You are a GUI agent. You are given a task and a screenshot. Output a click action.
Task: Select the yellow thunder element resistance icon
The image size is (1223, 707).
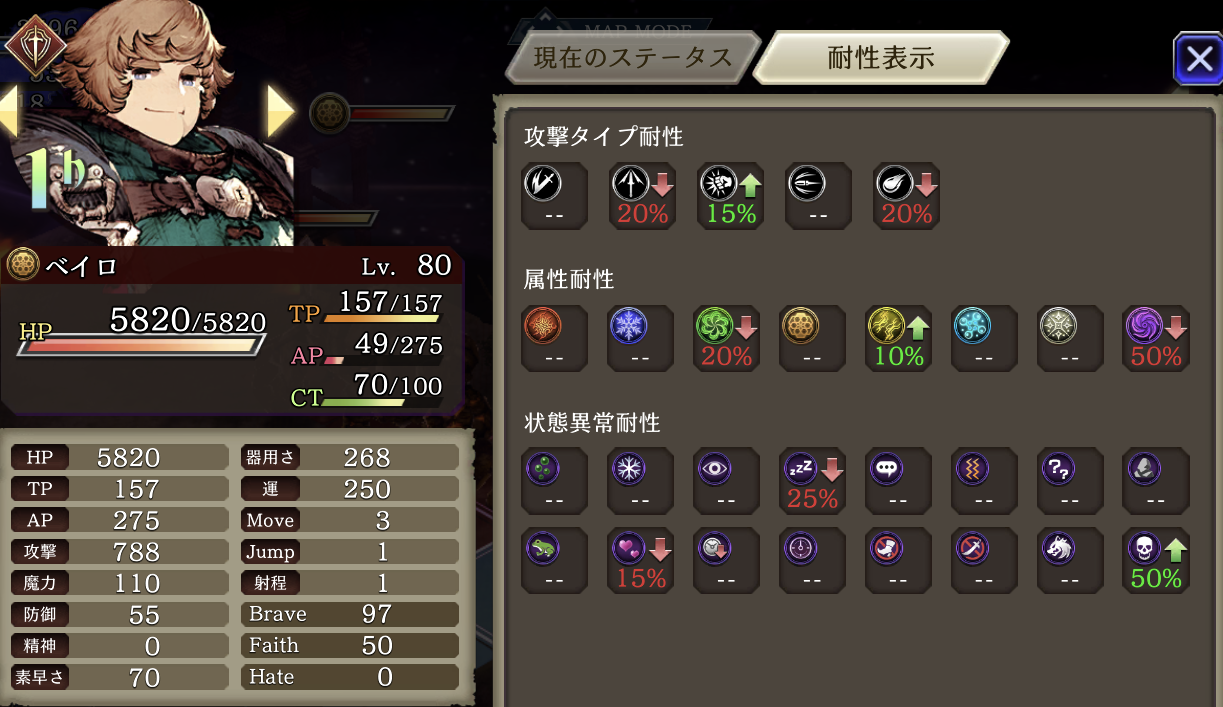(885, 326)
